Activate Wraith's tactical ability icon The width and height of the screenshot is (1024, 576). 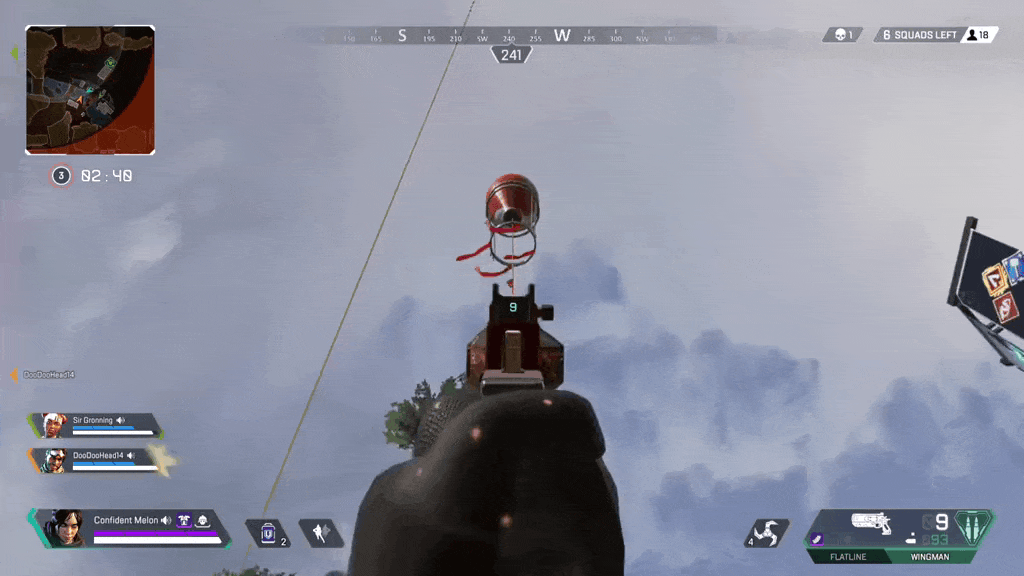tap(321, 534)
